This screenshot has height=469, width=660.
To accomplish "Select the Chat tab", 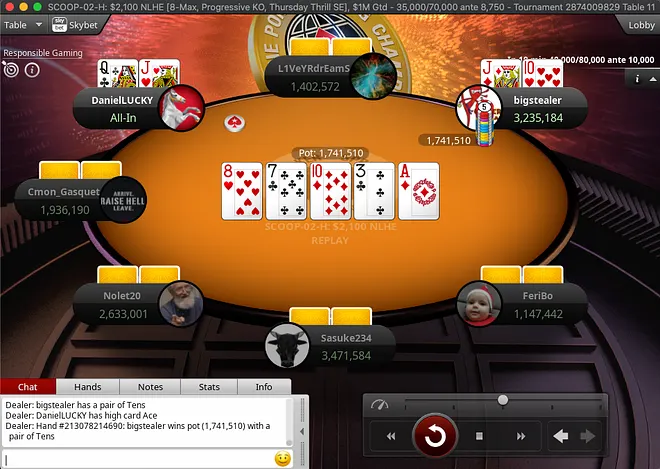I will [28, 387].
